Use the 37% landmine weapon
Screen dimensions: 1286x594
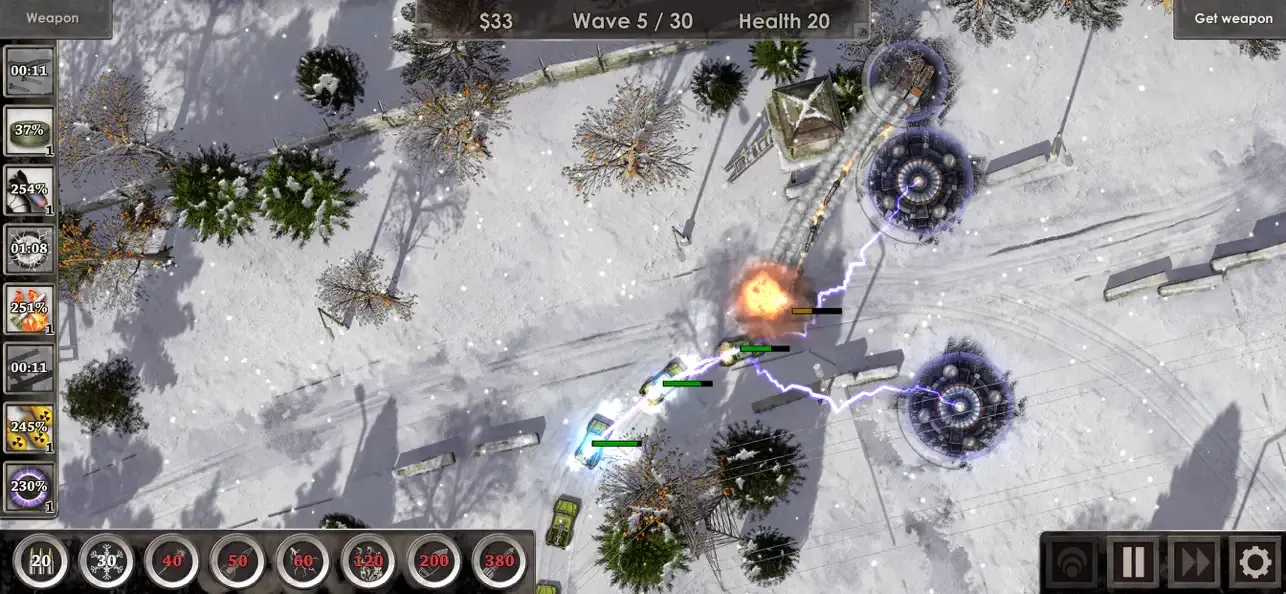tap(29, 131)
